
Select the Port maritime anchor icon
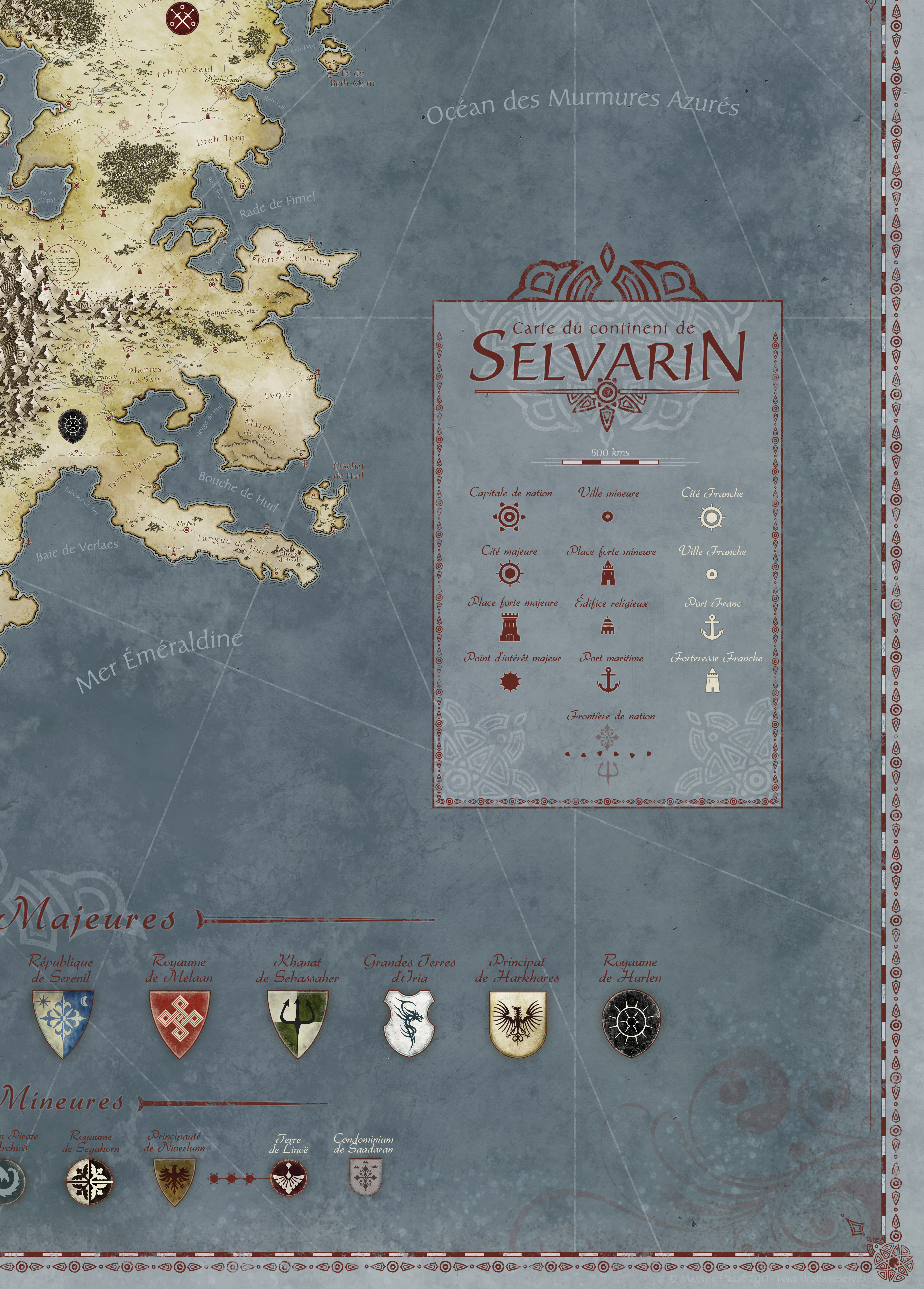click(x=608, y=680)
